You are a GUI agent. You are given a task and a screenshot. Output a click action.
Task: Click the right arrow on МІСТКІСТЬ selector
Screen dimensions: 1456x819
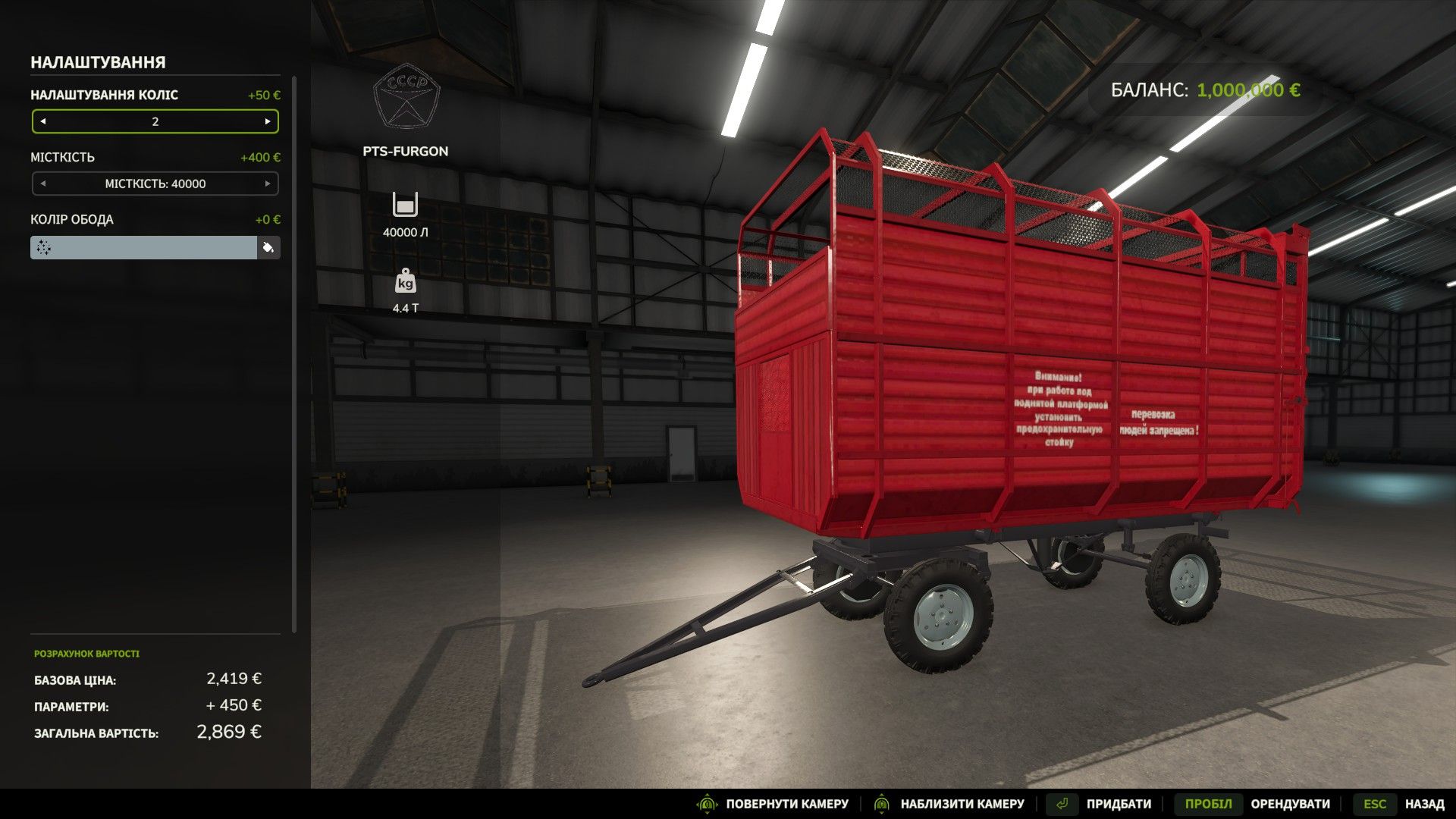[x=267, y=183]
